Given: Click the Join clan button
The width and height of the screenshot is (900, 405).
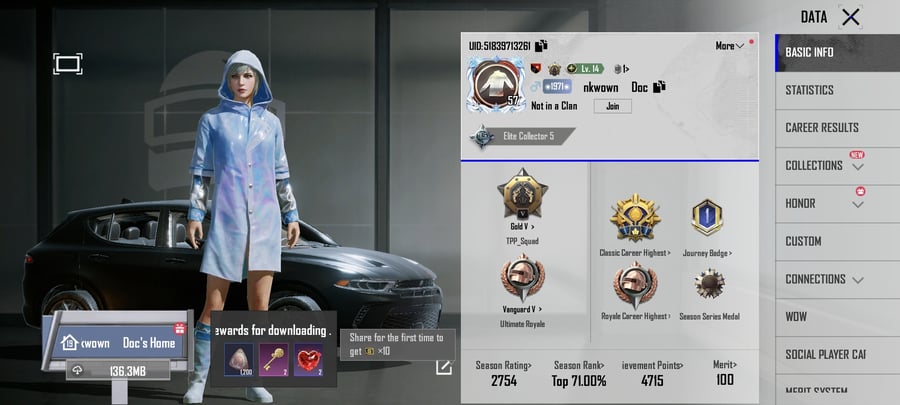Looking at the screenshot, I should (613, 106).
